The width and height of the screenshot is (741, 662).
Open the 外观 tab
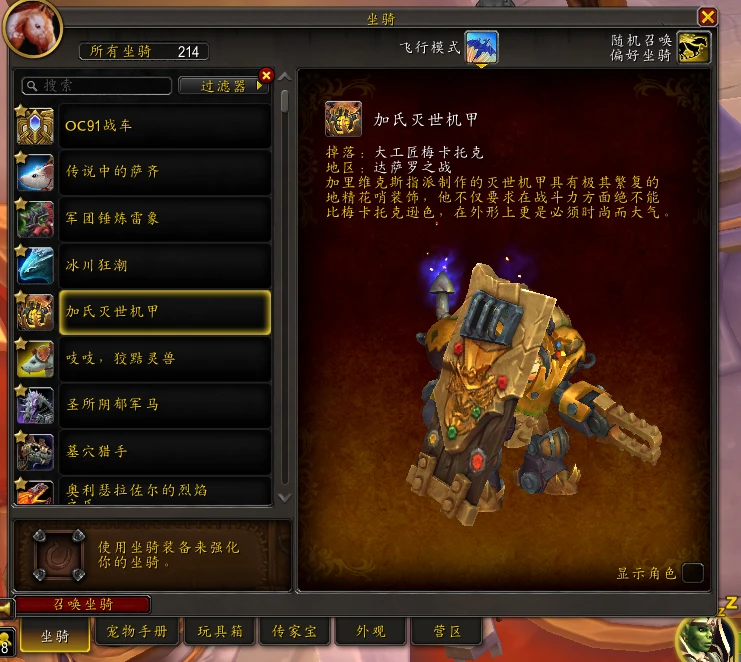(x=371, y=632)
